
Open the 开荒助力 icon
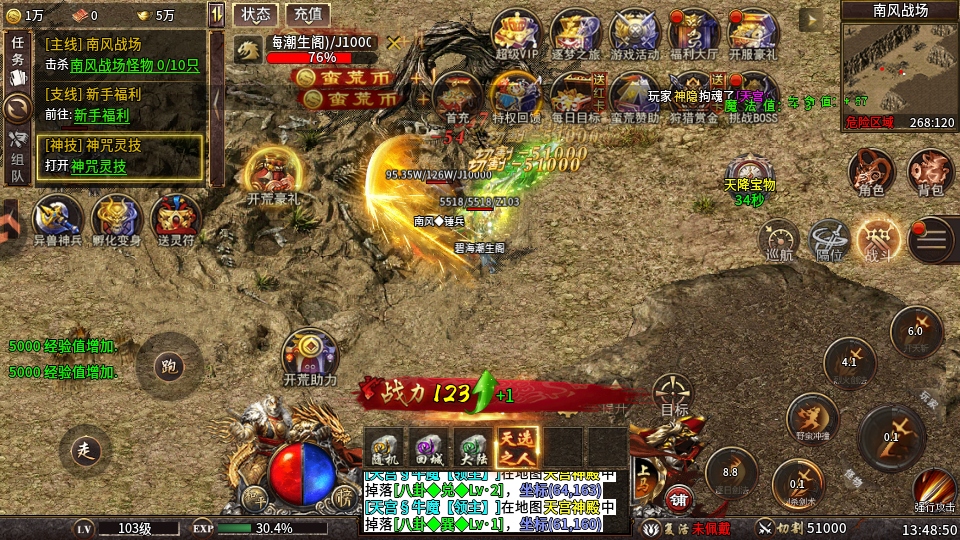309,353
